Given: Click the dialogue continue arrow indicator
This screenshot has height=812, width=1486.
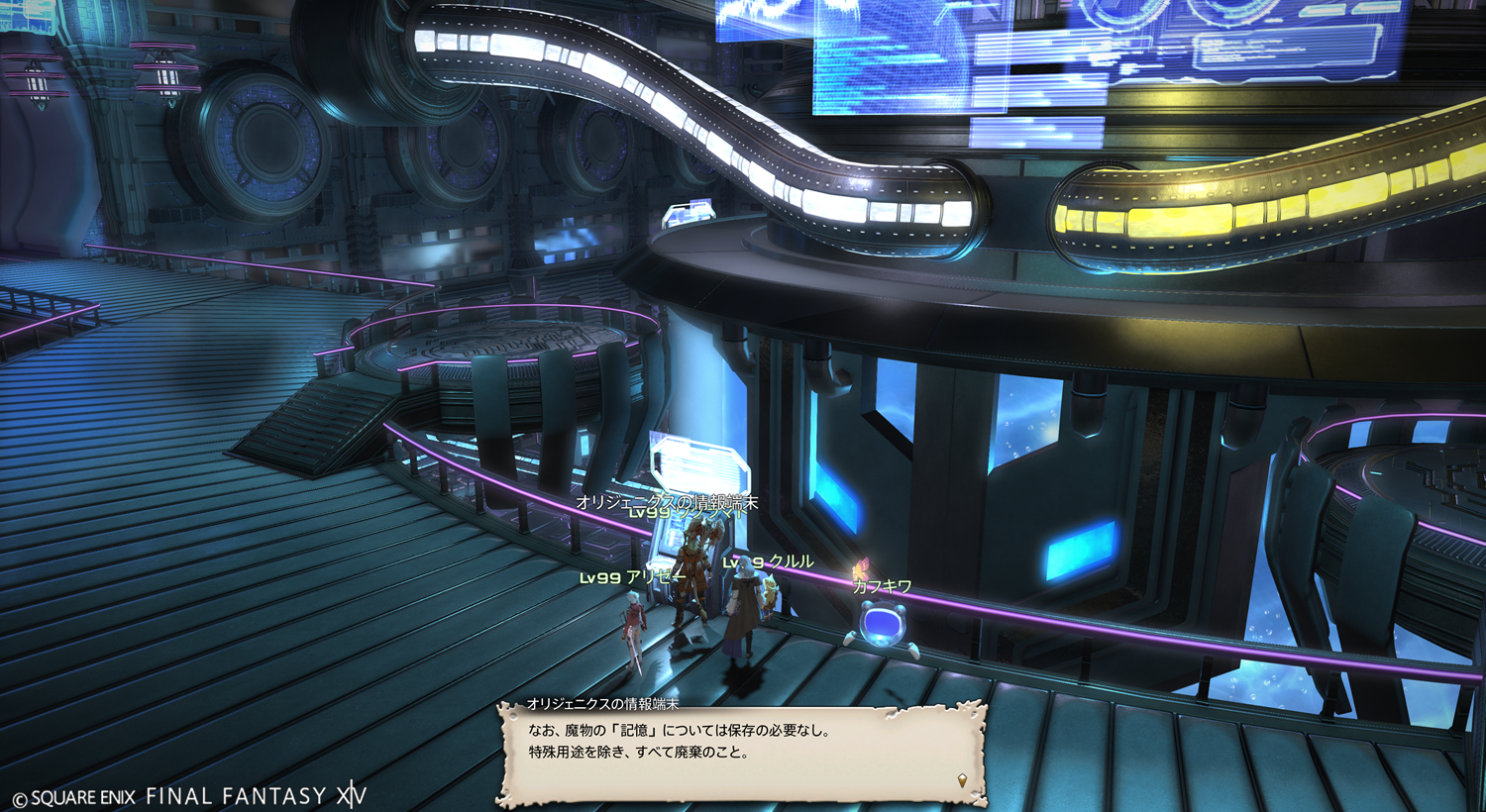Looking at the screenshot, I should tap(962, 781).
